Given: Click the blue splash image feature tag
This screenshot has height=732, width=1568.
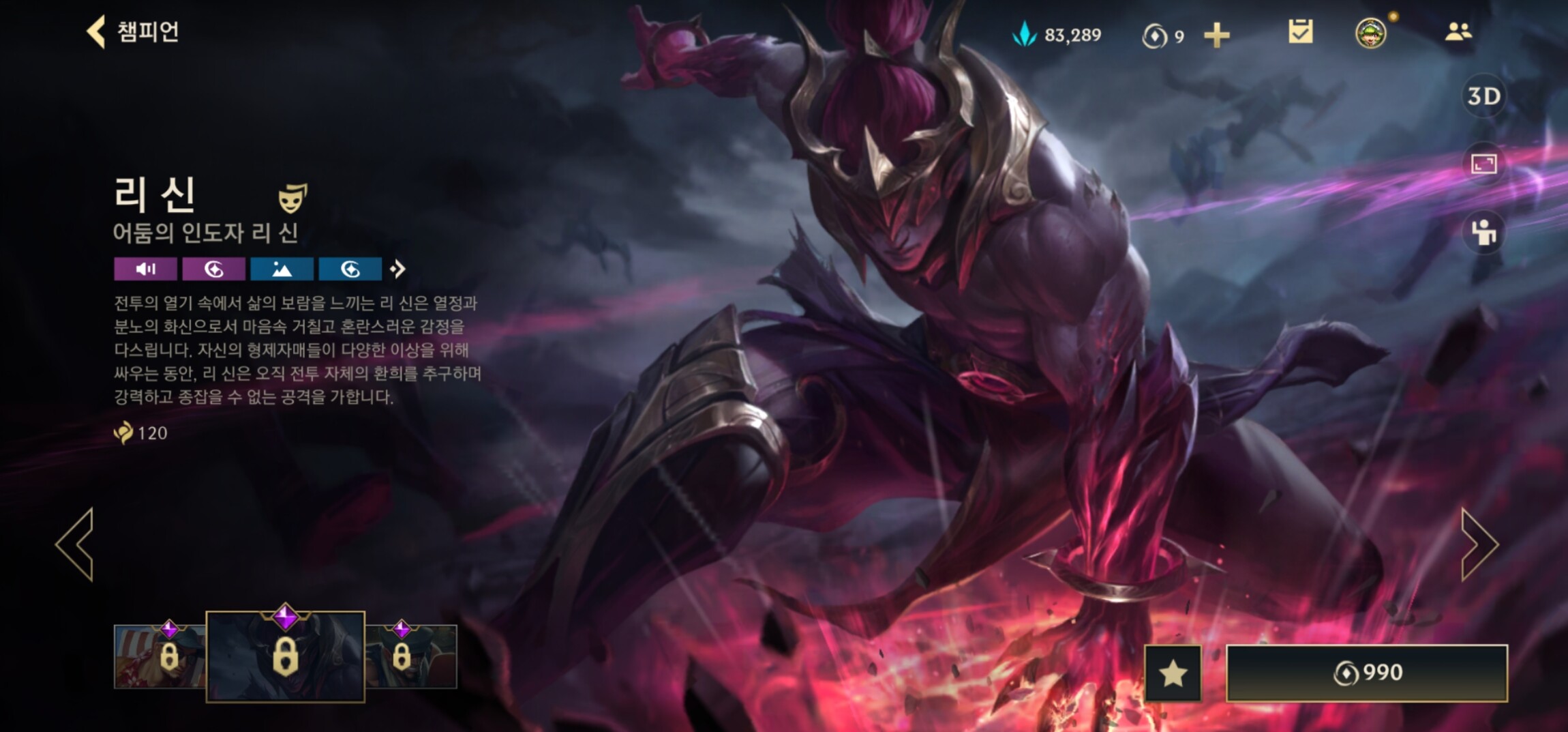Looking at the screenshot, I should tap(282, 269).
